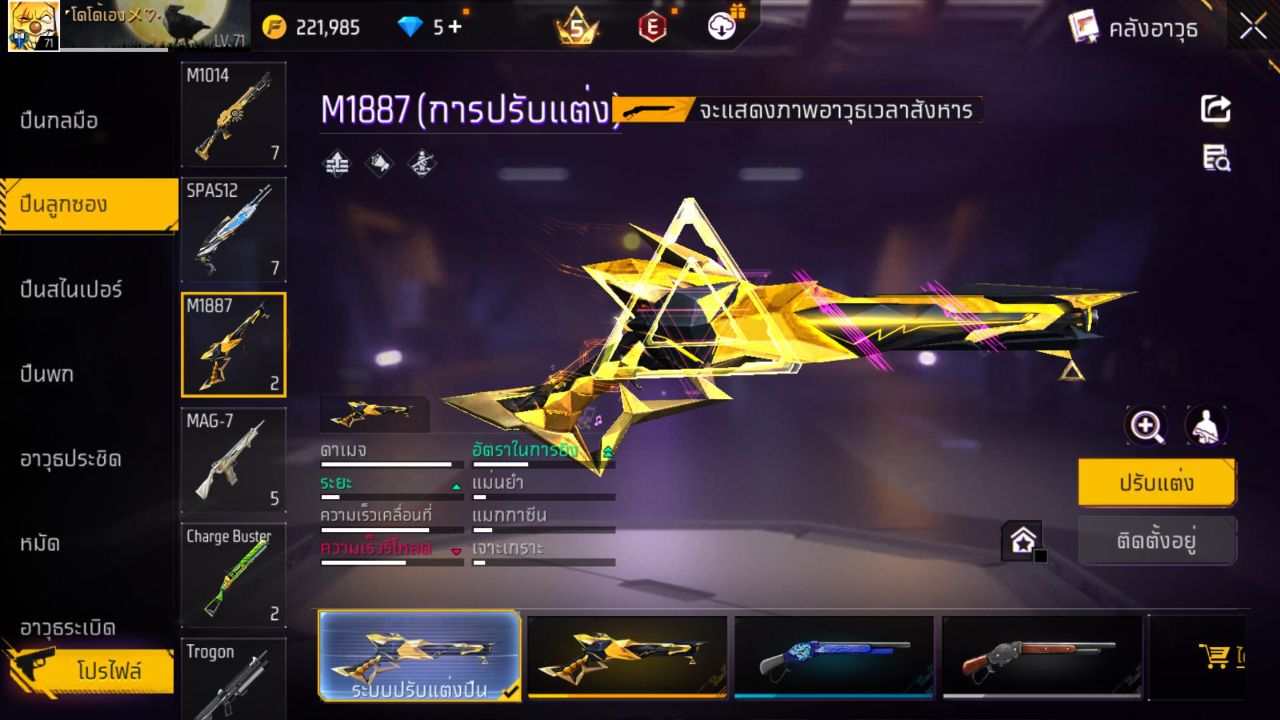1280x720 pixels.
Task: Click the megaphone attribute diamond icon
Action: [378, 163]
